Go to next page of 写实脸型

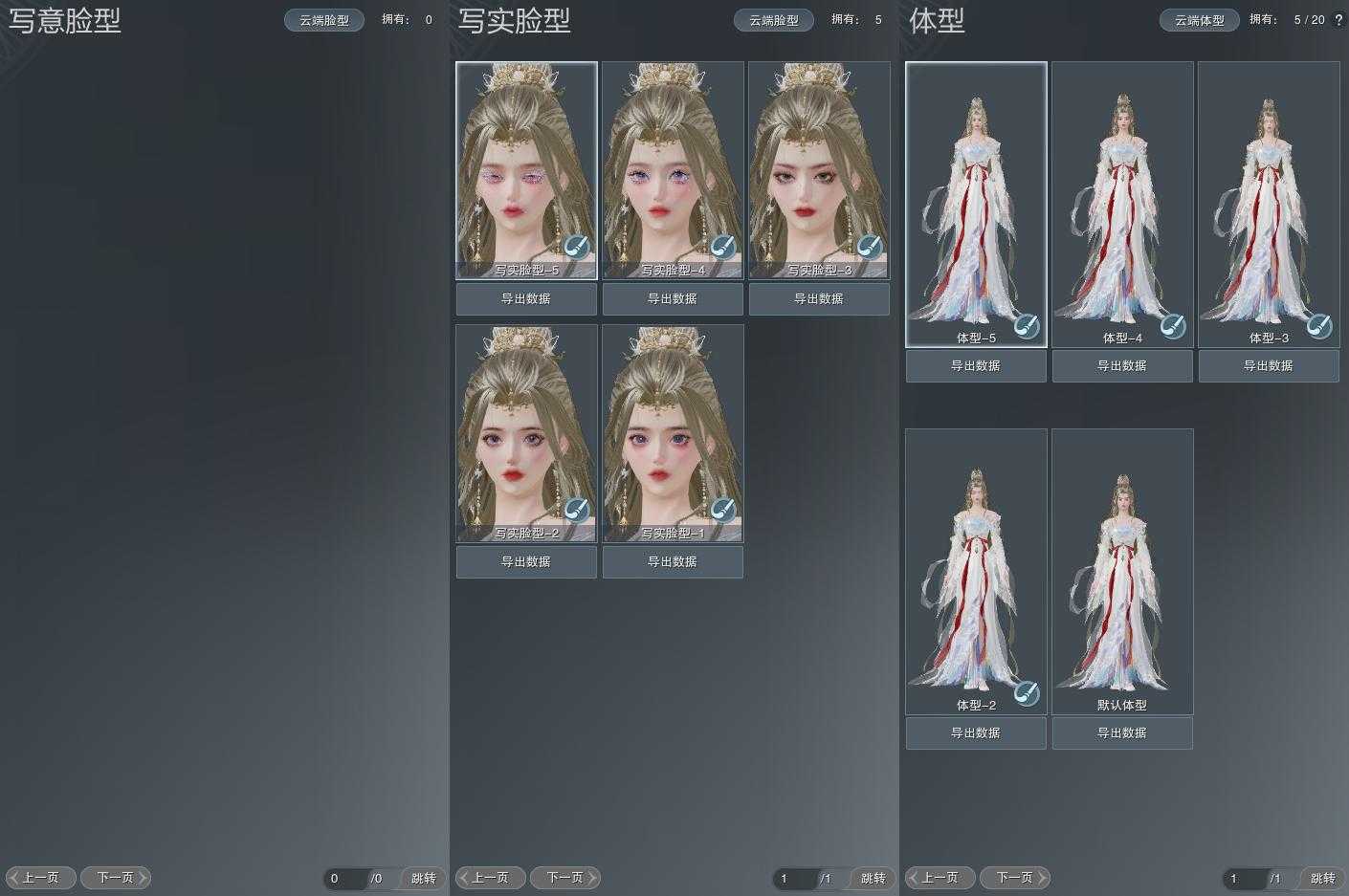(565, 878)
